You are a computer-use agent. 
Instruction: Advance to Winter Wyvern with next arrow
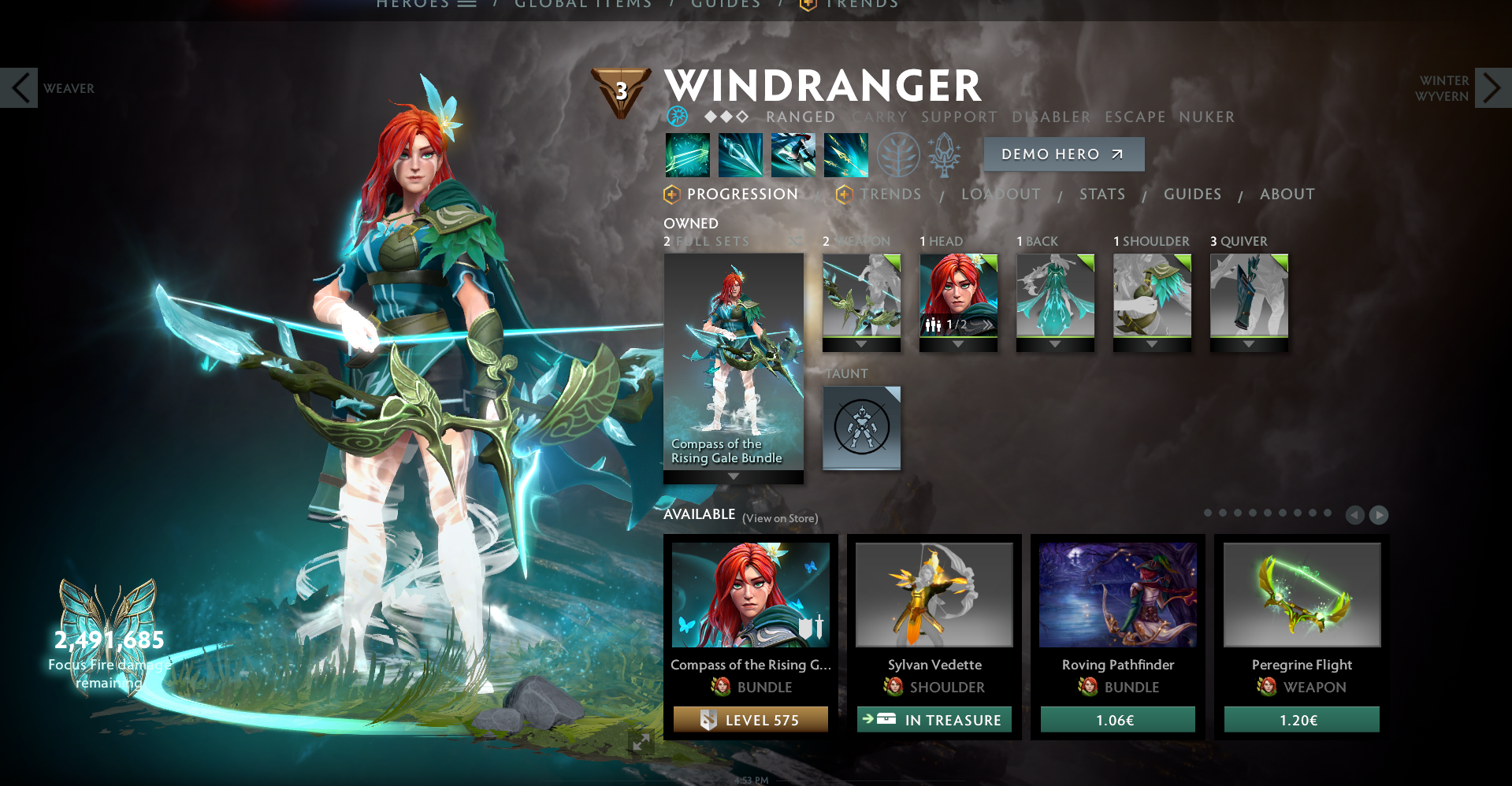coord(1492,88)
